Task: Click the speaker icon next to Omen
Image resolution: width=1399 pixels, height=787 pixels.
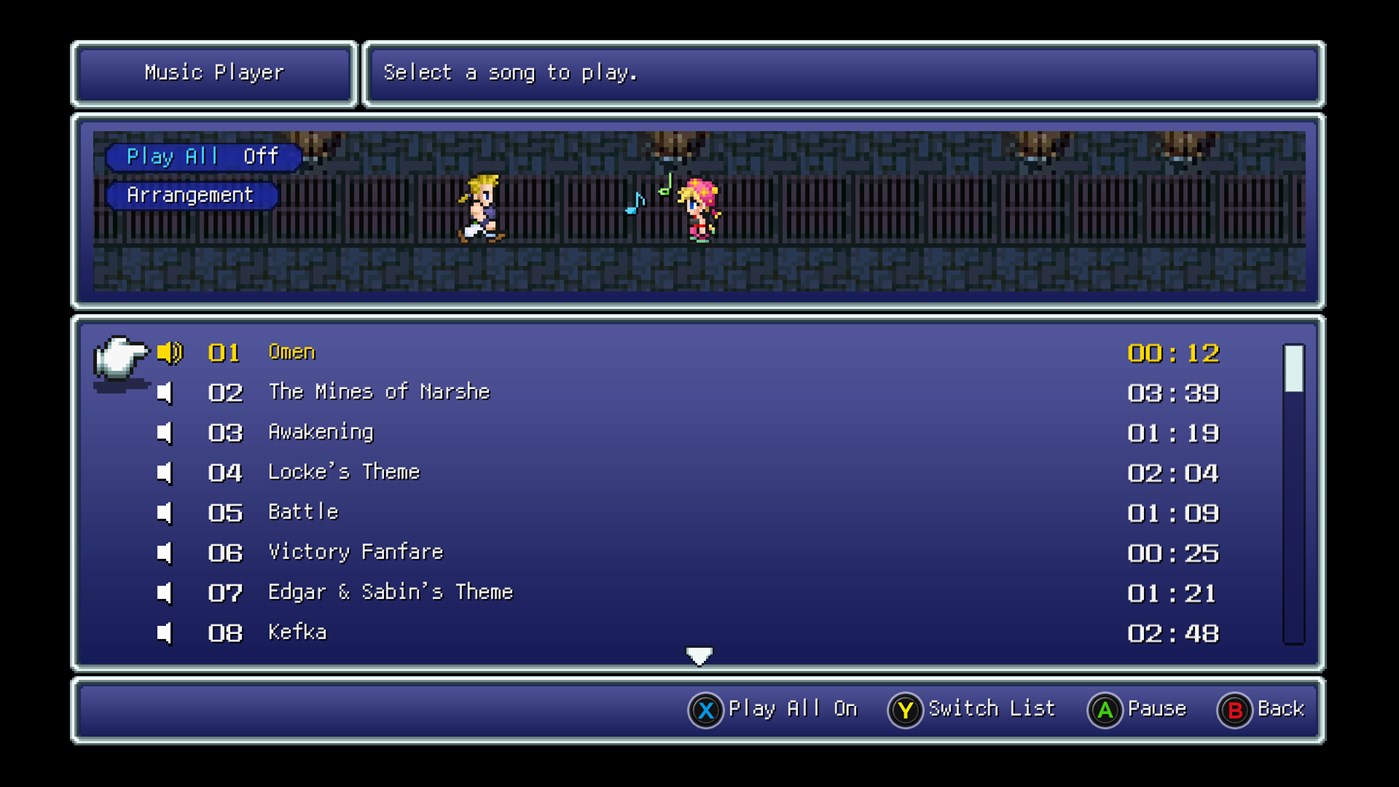Action: pos(168,352)
